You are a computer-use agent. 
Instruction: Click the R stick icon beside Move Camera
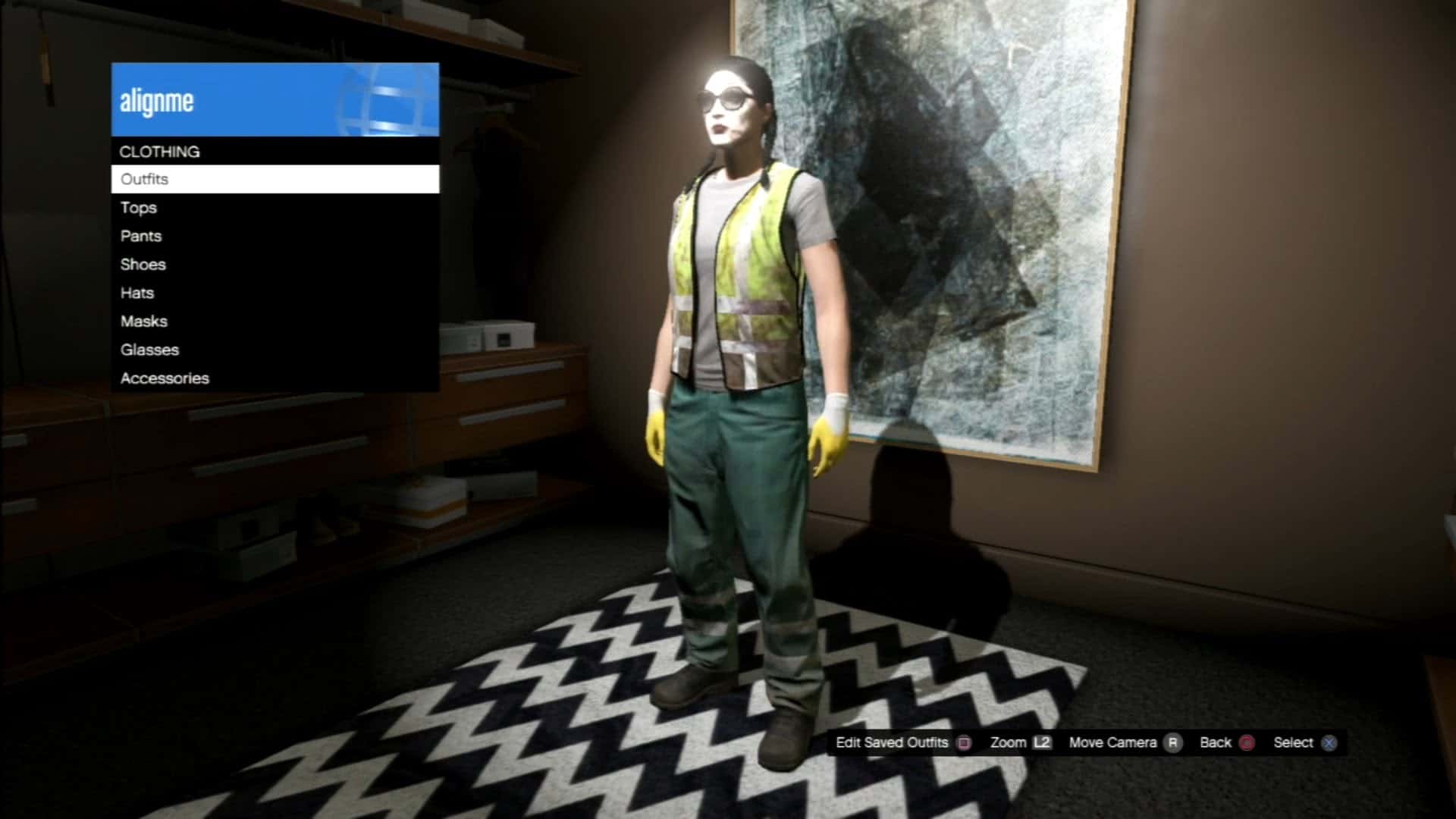click(x=1172, y=743)
